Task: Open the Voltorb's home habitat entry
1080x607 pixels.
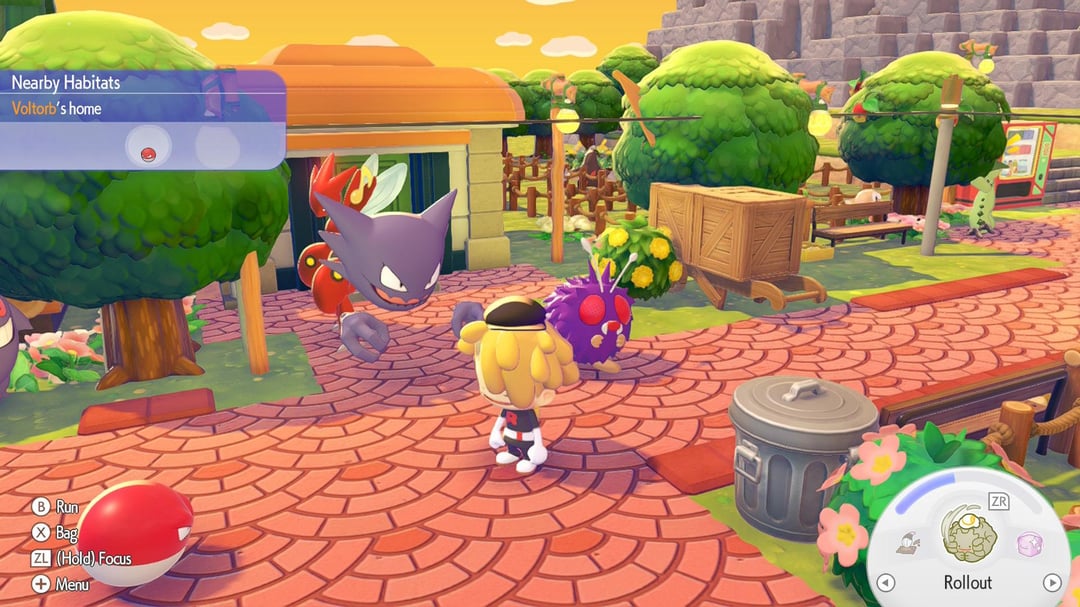Action: coord(56,108)
